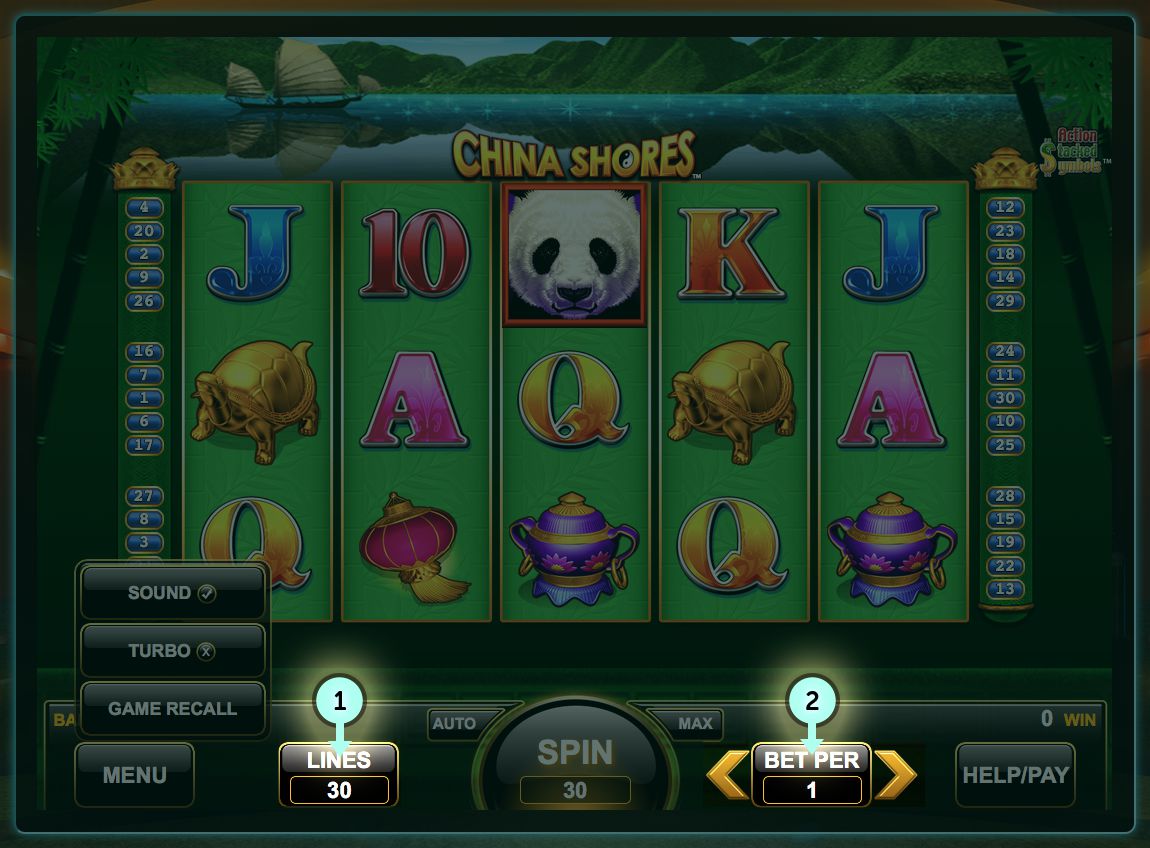Start AUTO spin mode
Screen dimensions: 1150x848
pos(454,723)
